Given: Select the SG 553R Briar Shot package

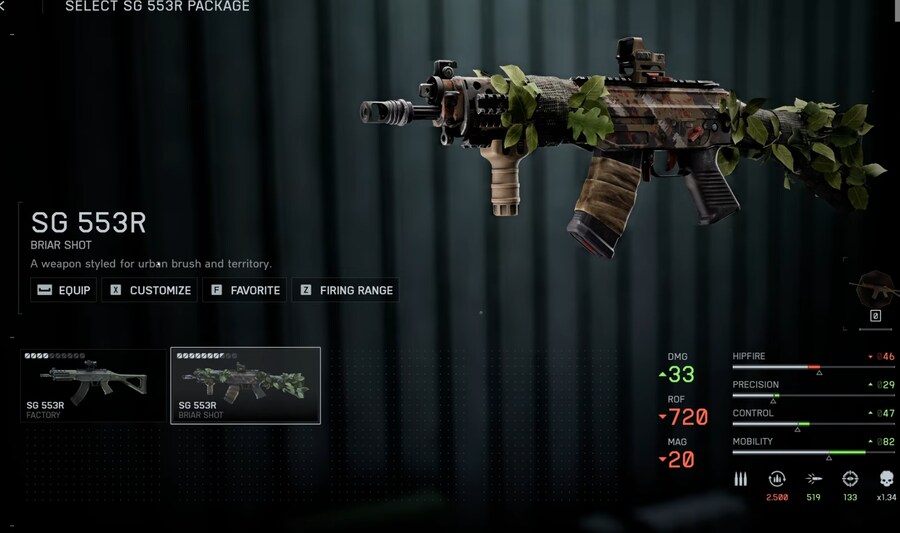Looking at the screenshot, I should [x=245, y=385].
